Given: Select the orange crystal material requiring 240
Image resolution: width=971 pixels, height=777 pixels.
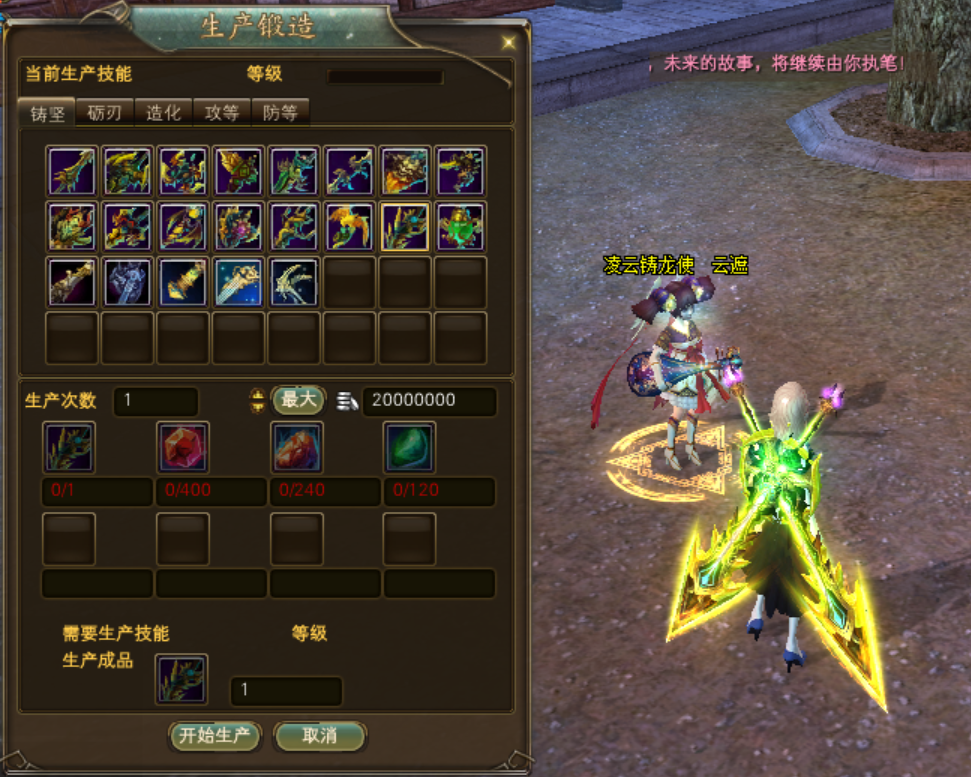Looking at the screenshot, I should (x=297, y=447).
